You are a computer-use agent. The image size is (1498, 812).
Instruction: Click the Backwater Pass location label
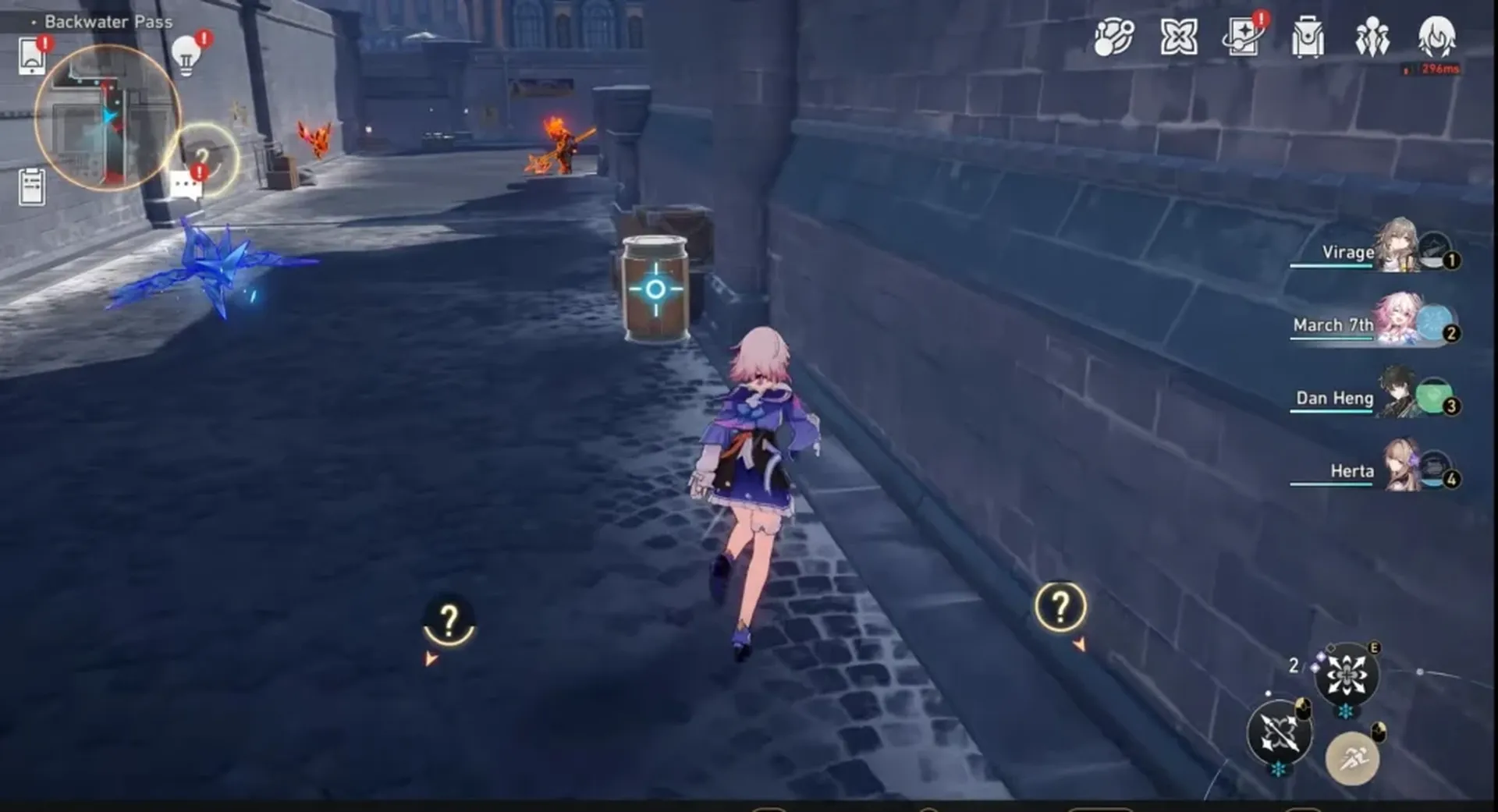(107, 22)
